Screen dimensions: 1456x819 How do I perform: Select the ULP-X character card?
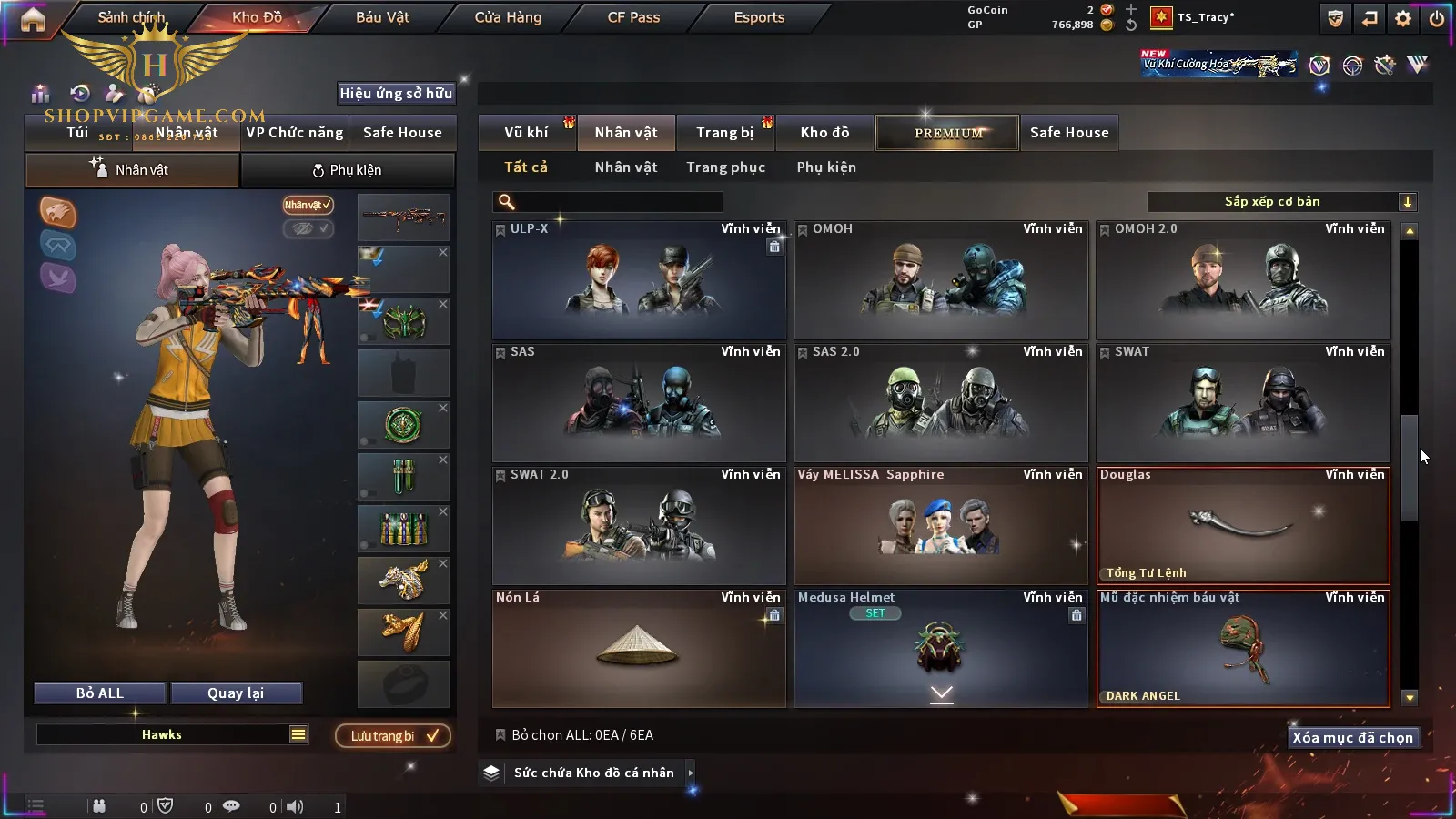[x=639, y=280]
